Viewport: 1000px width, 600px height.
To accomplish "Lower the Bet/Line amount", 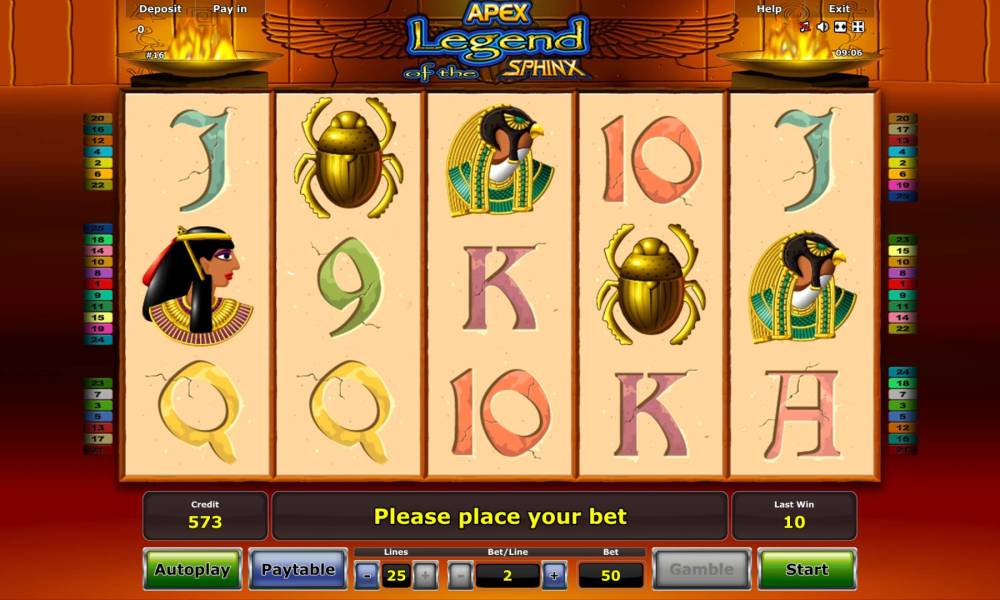I will [x=461, y=575].
